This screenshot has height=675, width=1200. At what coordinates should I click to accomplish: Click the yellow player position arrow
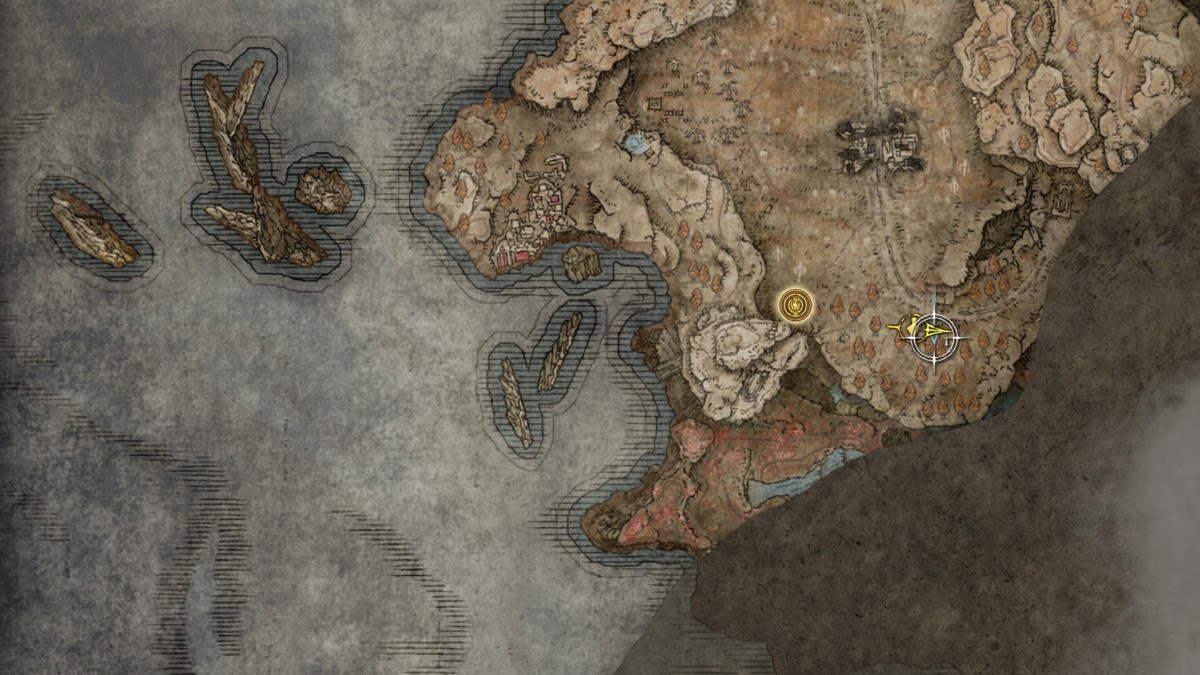tap(935, 332)
